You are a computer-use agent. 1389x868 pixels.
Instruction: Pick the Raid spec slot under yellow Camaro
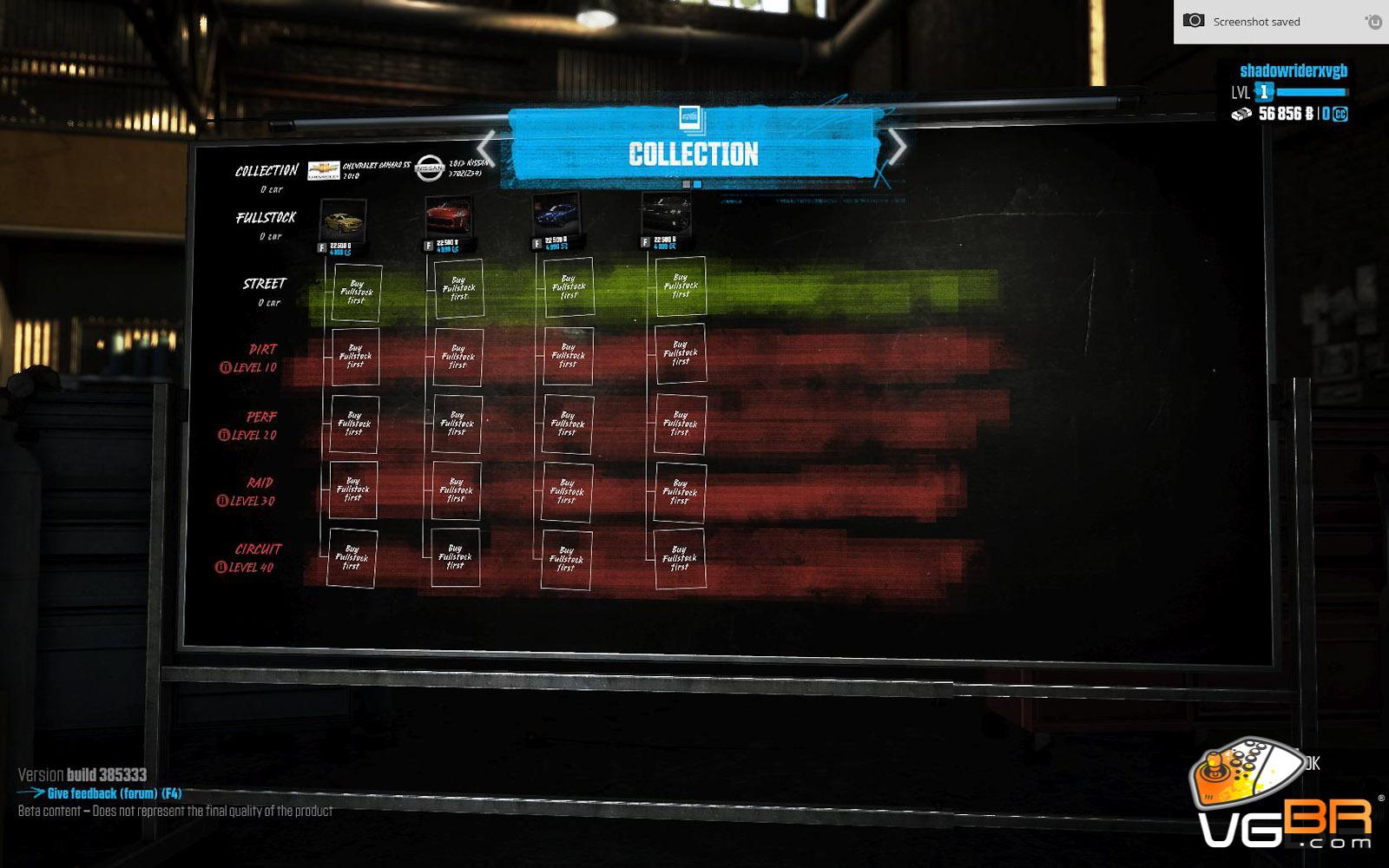point(352,490)
